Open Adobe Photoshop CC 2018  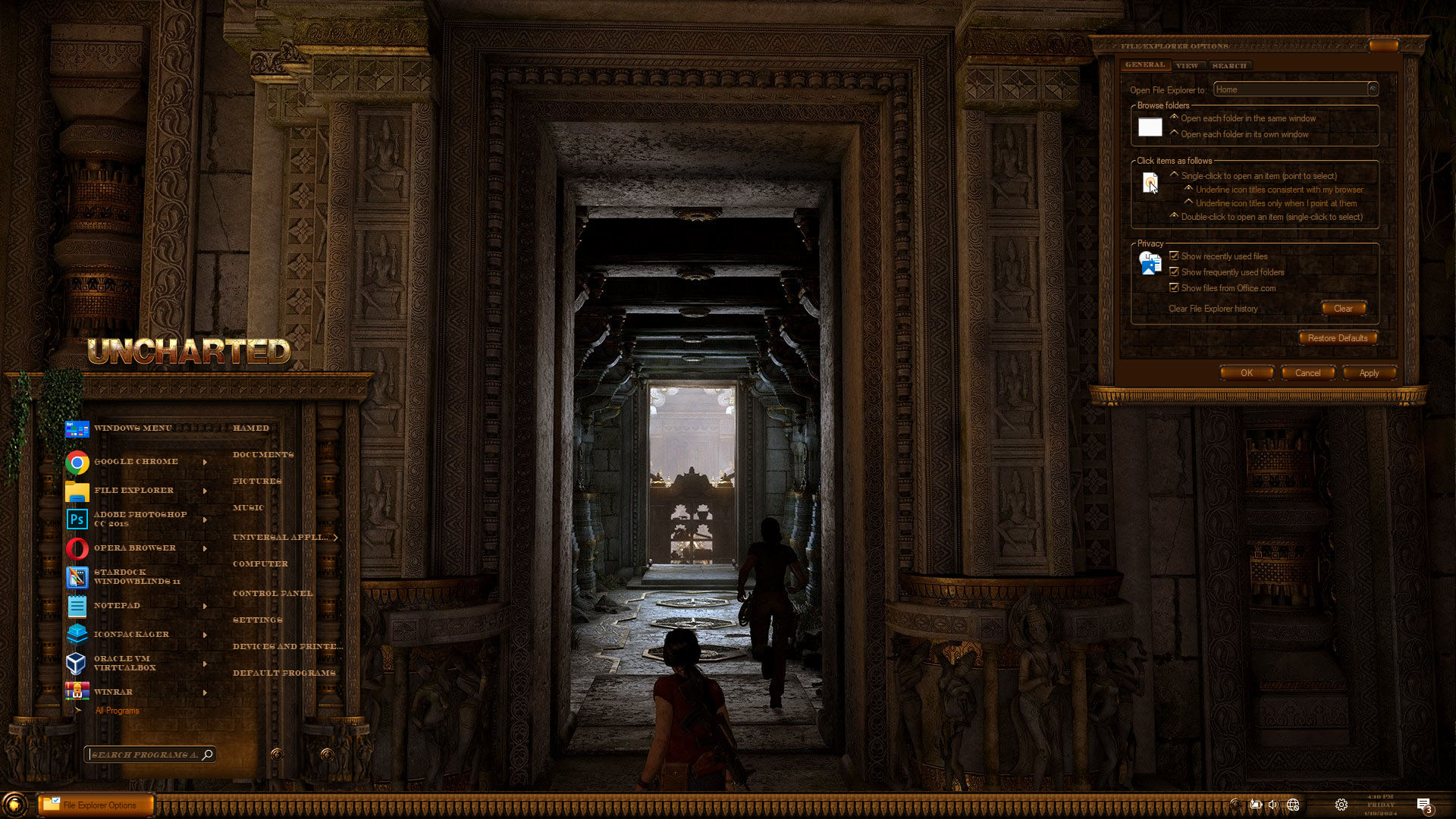(x=140, y=519)
